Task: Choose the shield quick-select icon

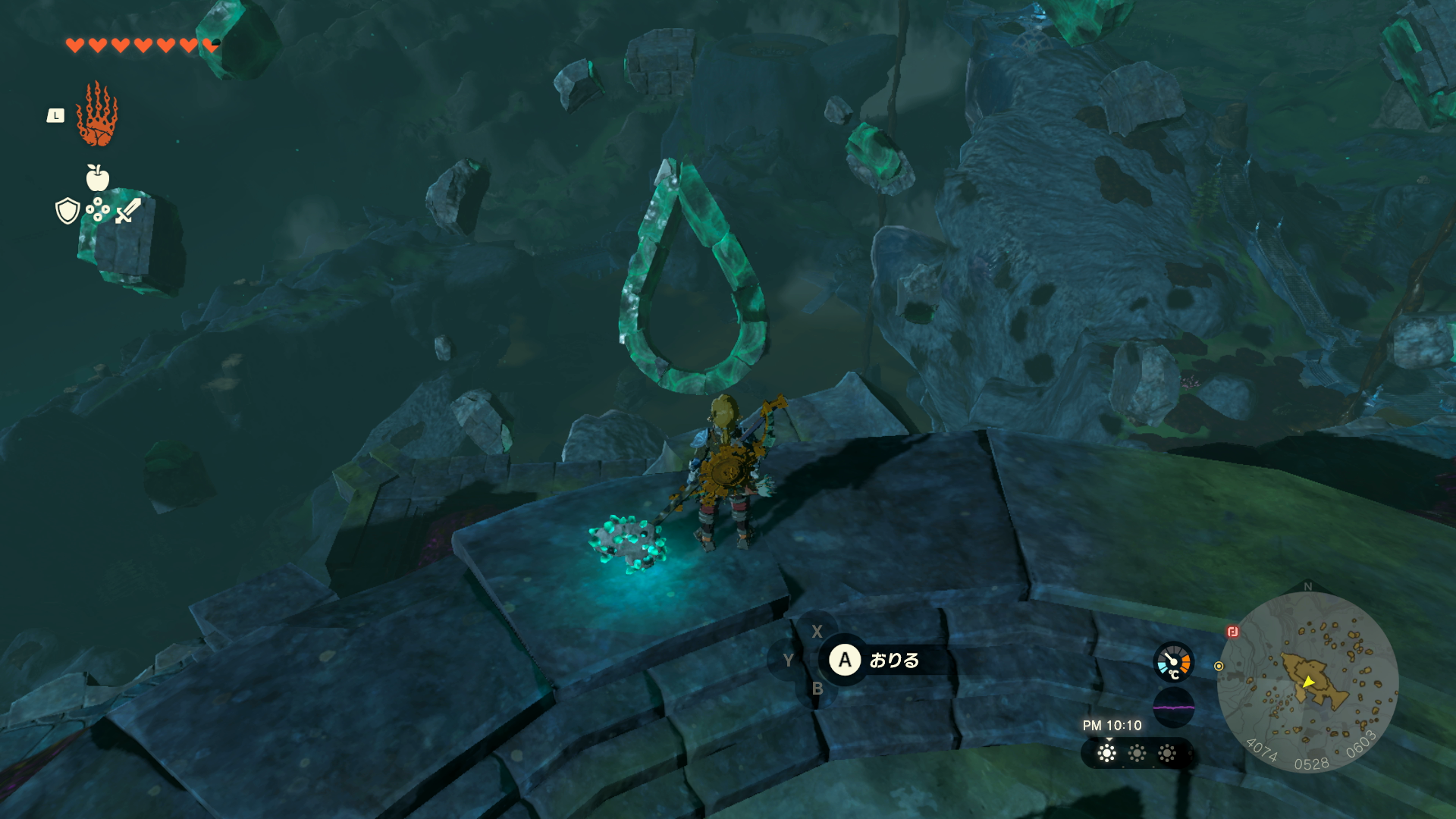Action: click(67, 211)
